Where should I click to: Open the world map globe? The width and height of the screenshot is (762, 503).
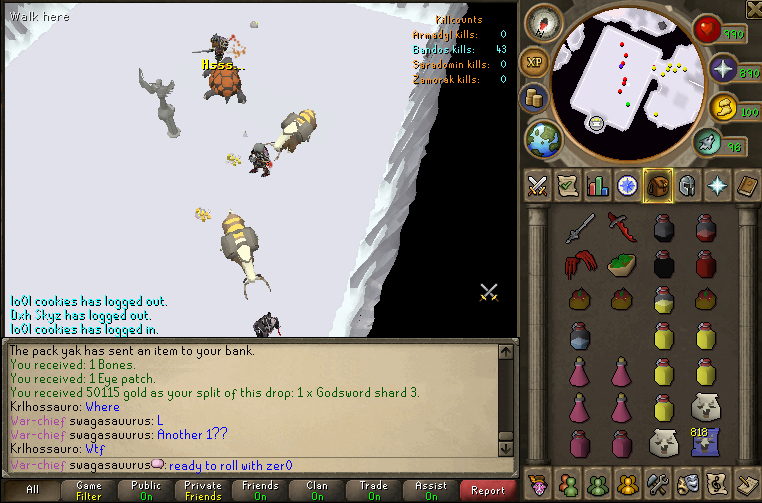click(x=543, y=139)
